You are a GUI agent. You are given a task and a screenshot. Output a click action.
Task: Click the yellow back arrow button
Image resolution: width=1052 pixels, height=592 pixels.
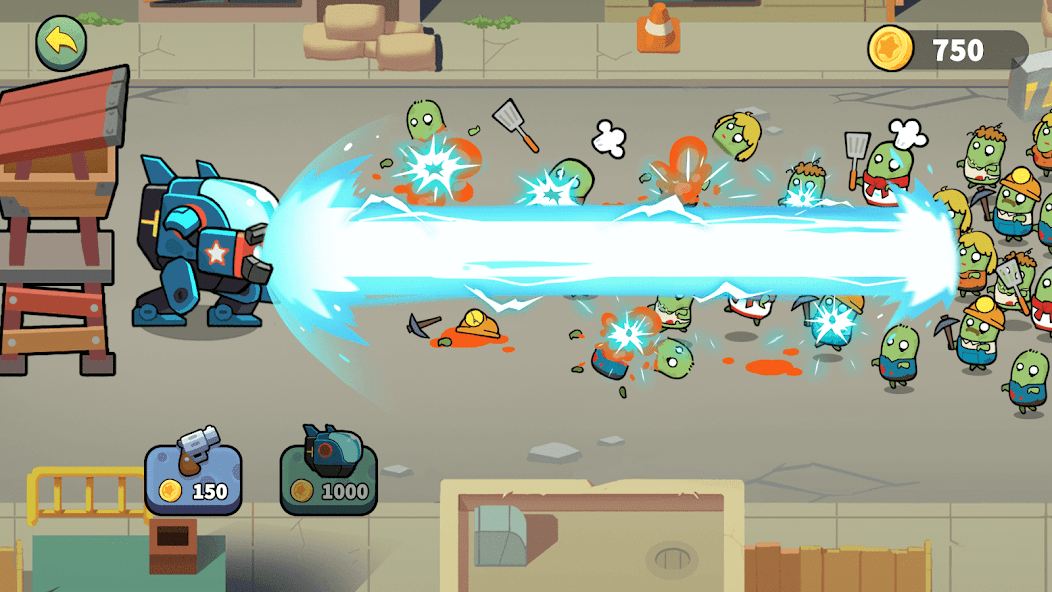pyautogui.click(x=61, y=42)
